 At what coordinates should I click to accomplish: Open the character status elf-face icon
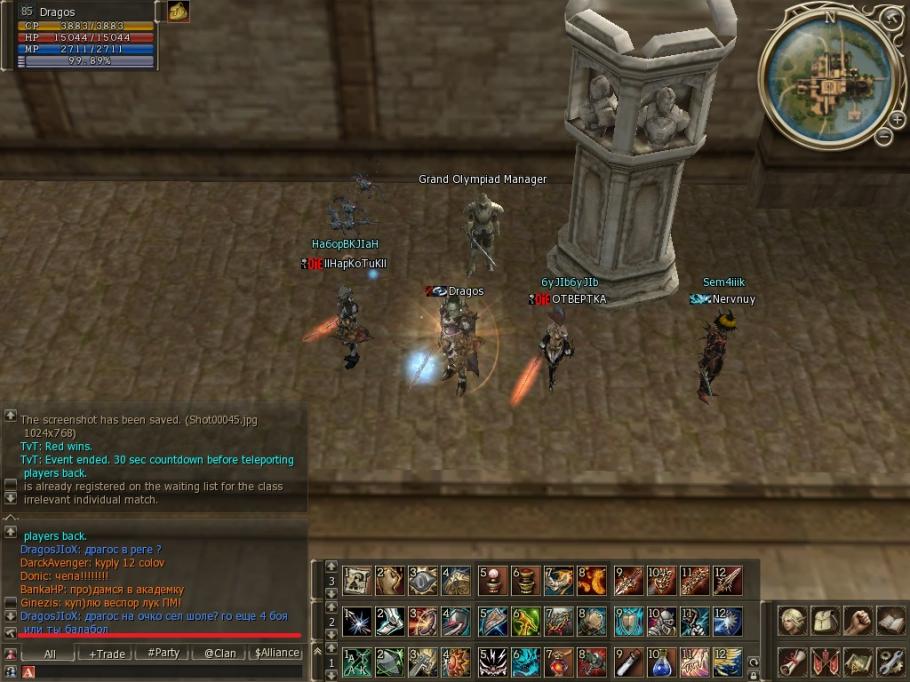tap(793, 622)
